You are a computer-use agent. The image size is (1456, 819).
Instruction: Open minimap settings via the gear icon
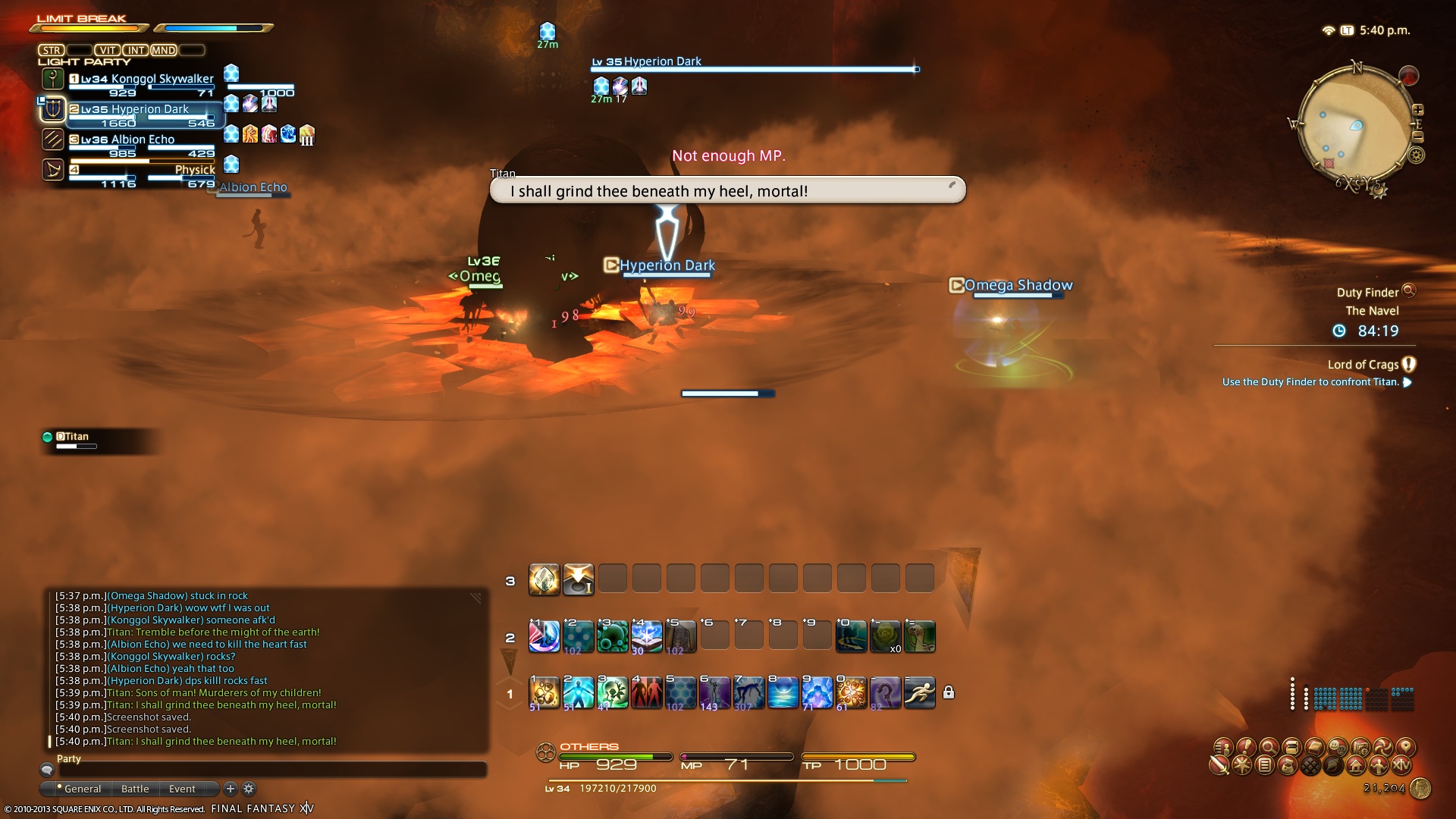[1416, 155]
